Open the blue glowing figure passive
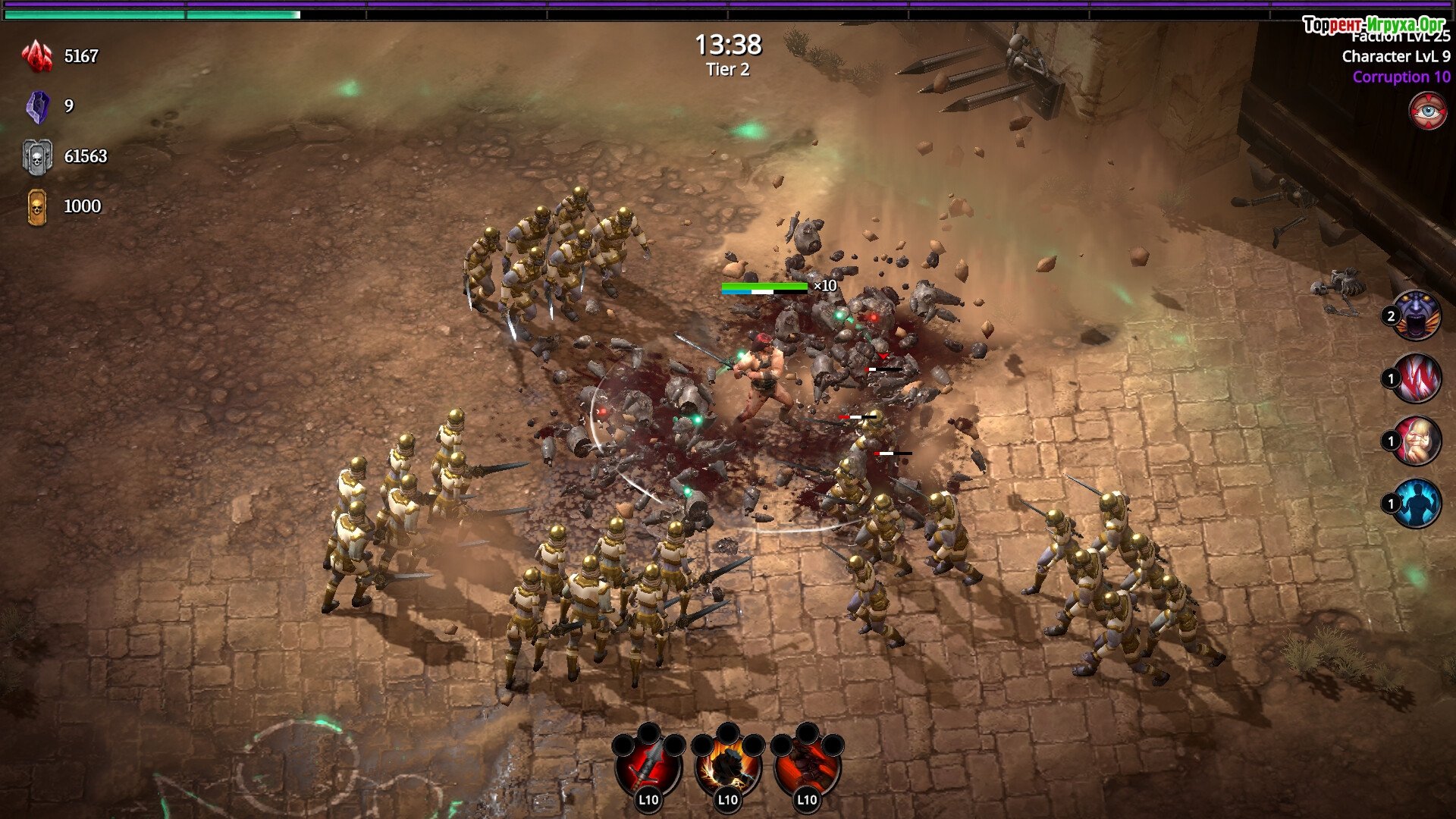This screenshot has height=819, width=1456. coord(1417,504)
